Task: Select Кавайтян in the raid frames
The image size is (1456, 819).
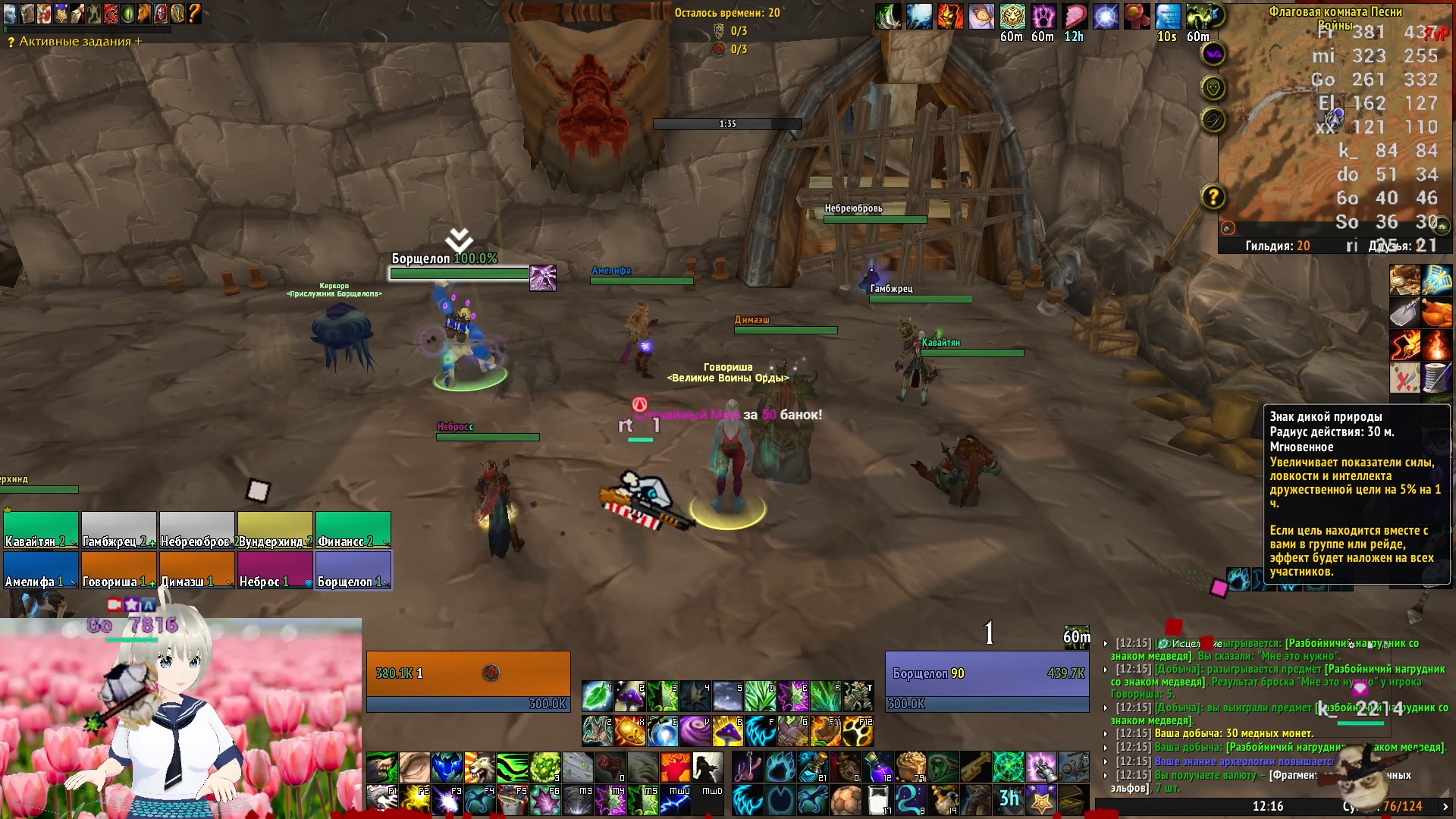Action: click(x=41, y=530)
